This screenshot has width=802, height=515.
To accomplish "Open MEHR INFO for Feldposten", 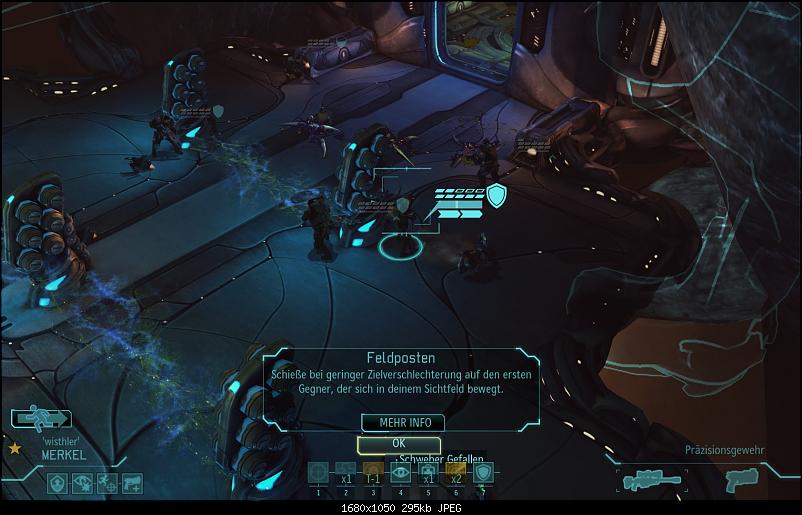I will [x=398, y=423].
